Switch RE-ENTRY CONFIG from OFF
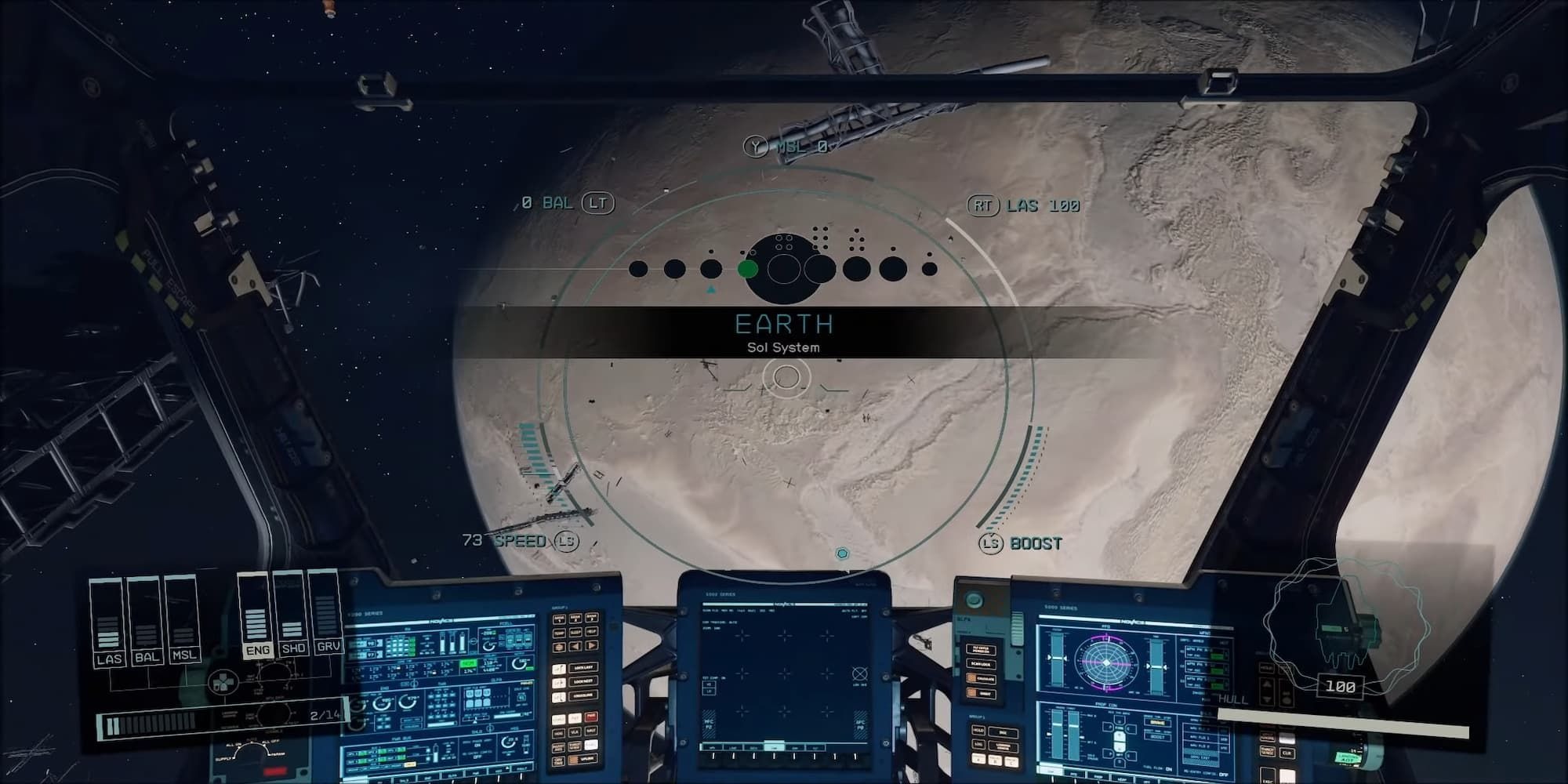 (1224, 774)
